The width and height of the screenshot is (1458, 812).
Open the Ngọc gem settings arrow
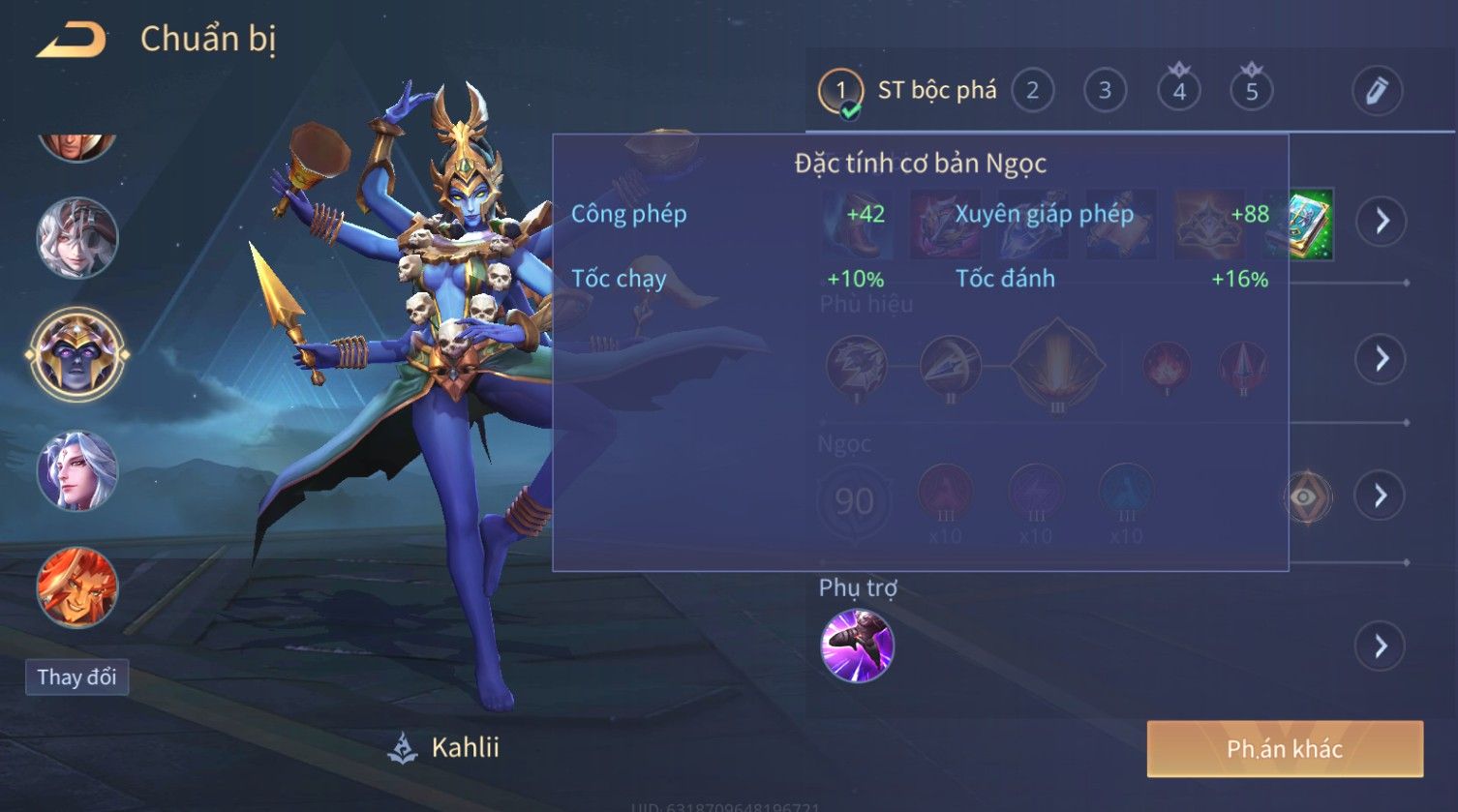1381,496
